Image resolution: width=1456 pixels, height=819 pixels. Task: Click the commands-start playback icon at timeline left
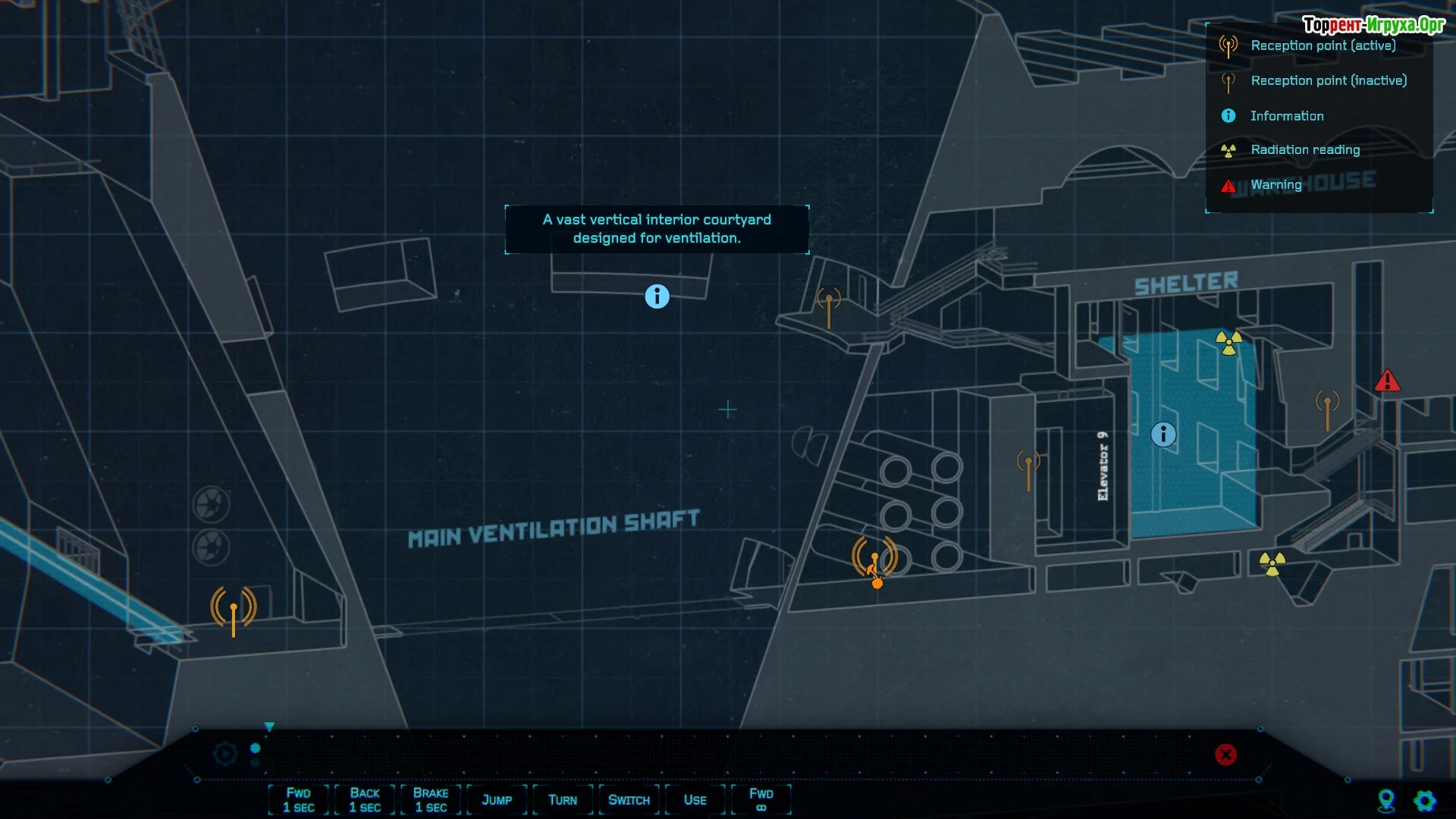click(225, 754)
